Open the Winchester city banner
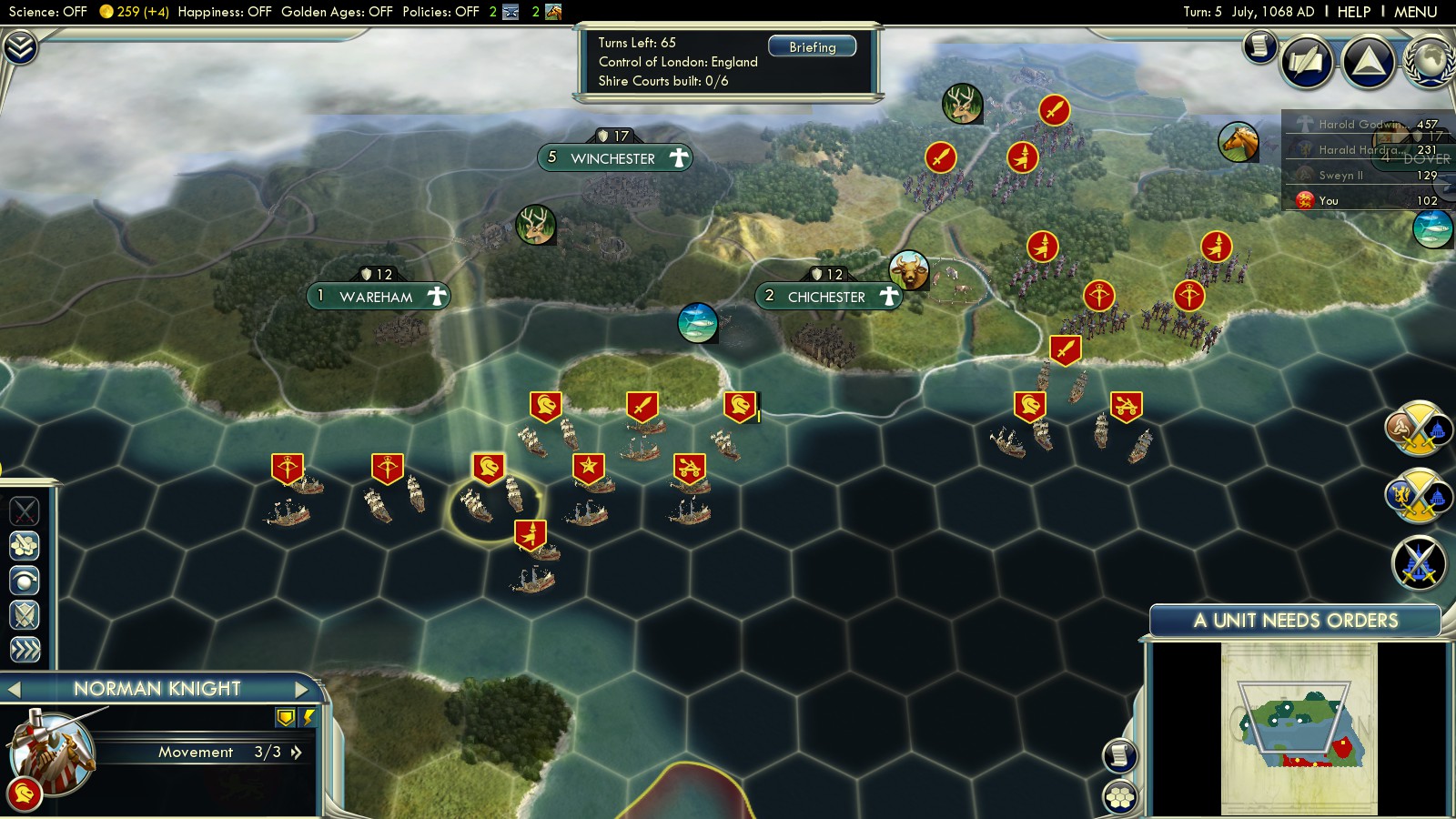 (x=613, y=158)
